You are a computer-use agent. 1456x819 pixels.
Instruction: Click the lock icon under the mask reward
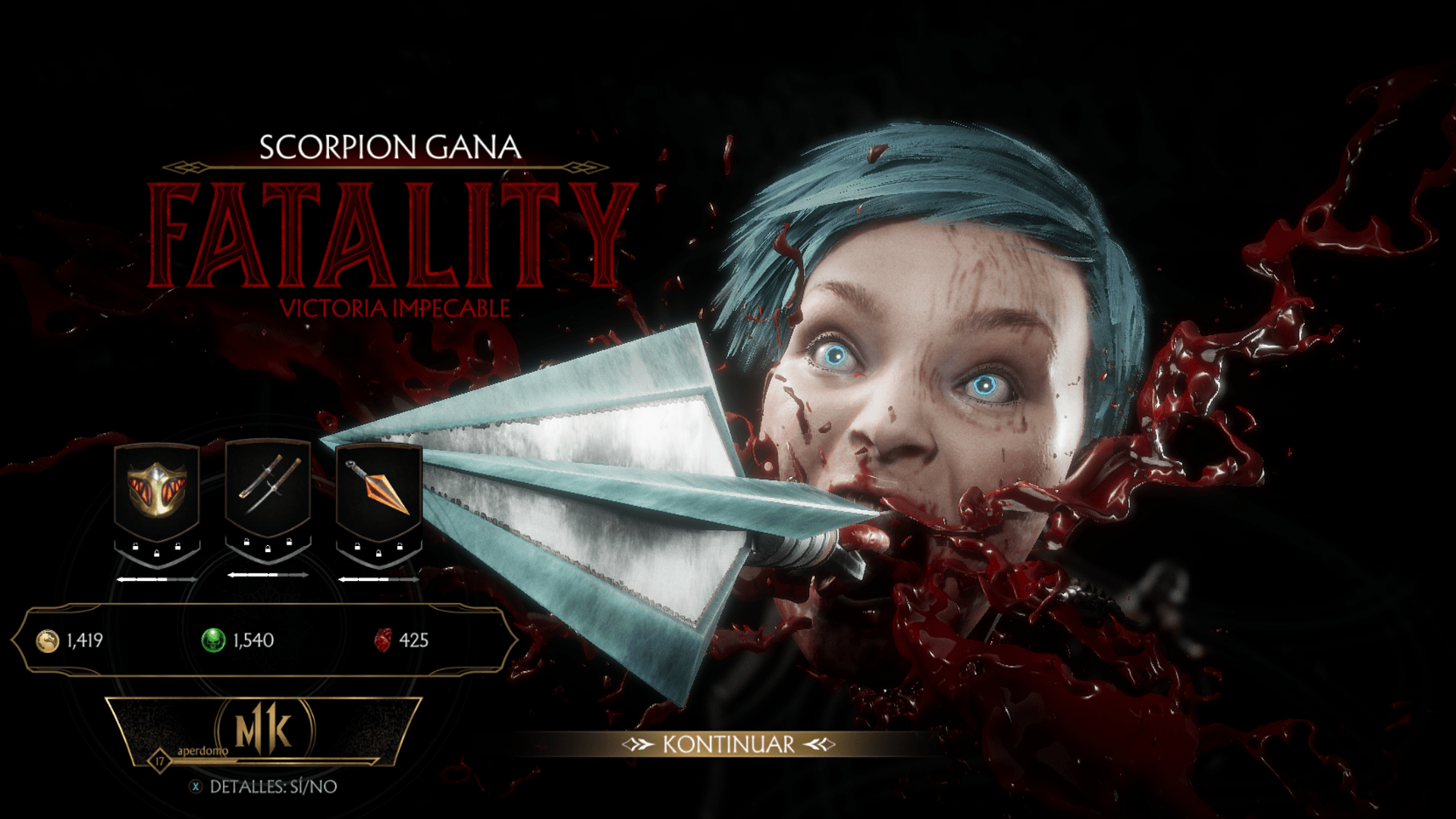click(x=156, y=554)
